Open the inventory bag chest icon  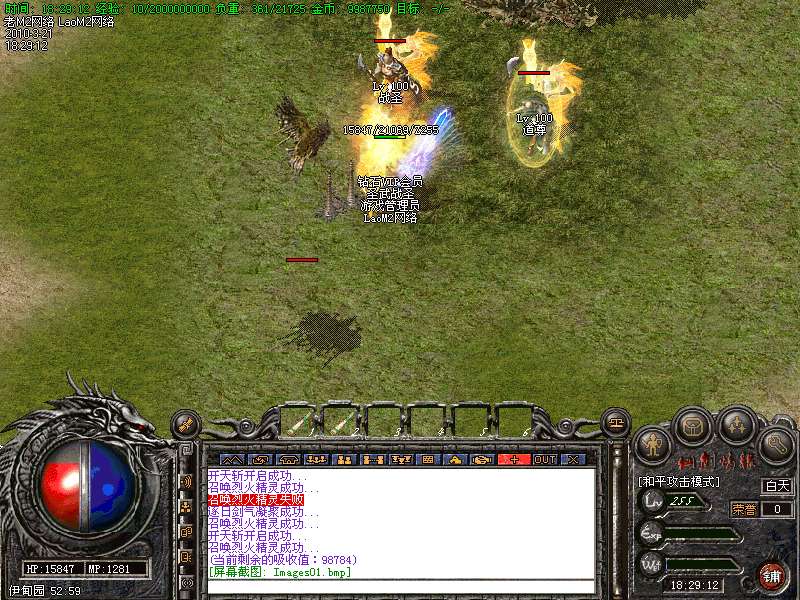pyautogui.click(x=693, y=427)
